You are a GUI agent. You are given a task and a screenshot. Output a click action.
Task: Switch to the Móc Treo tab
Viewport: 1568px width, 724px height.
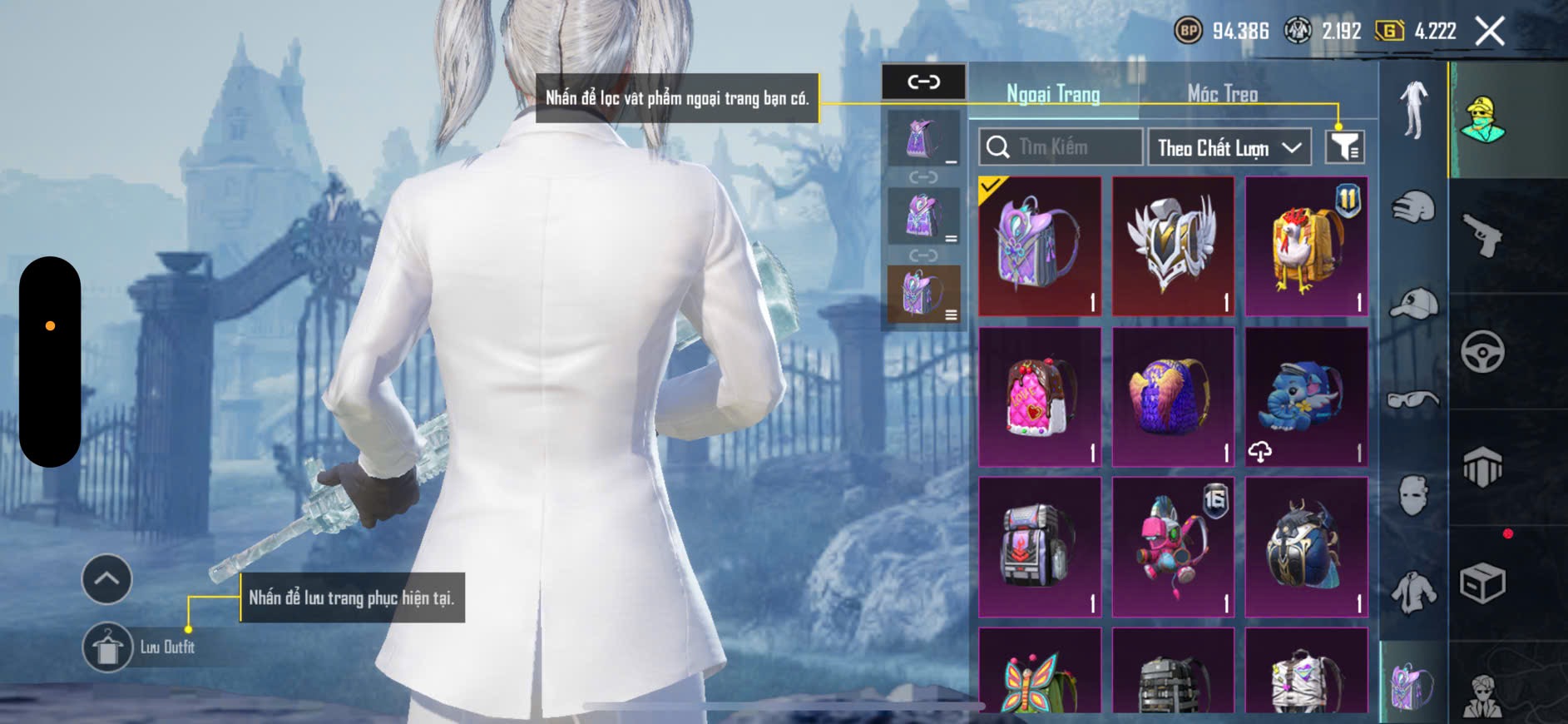(x=1222, y=94)
